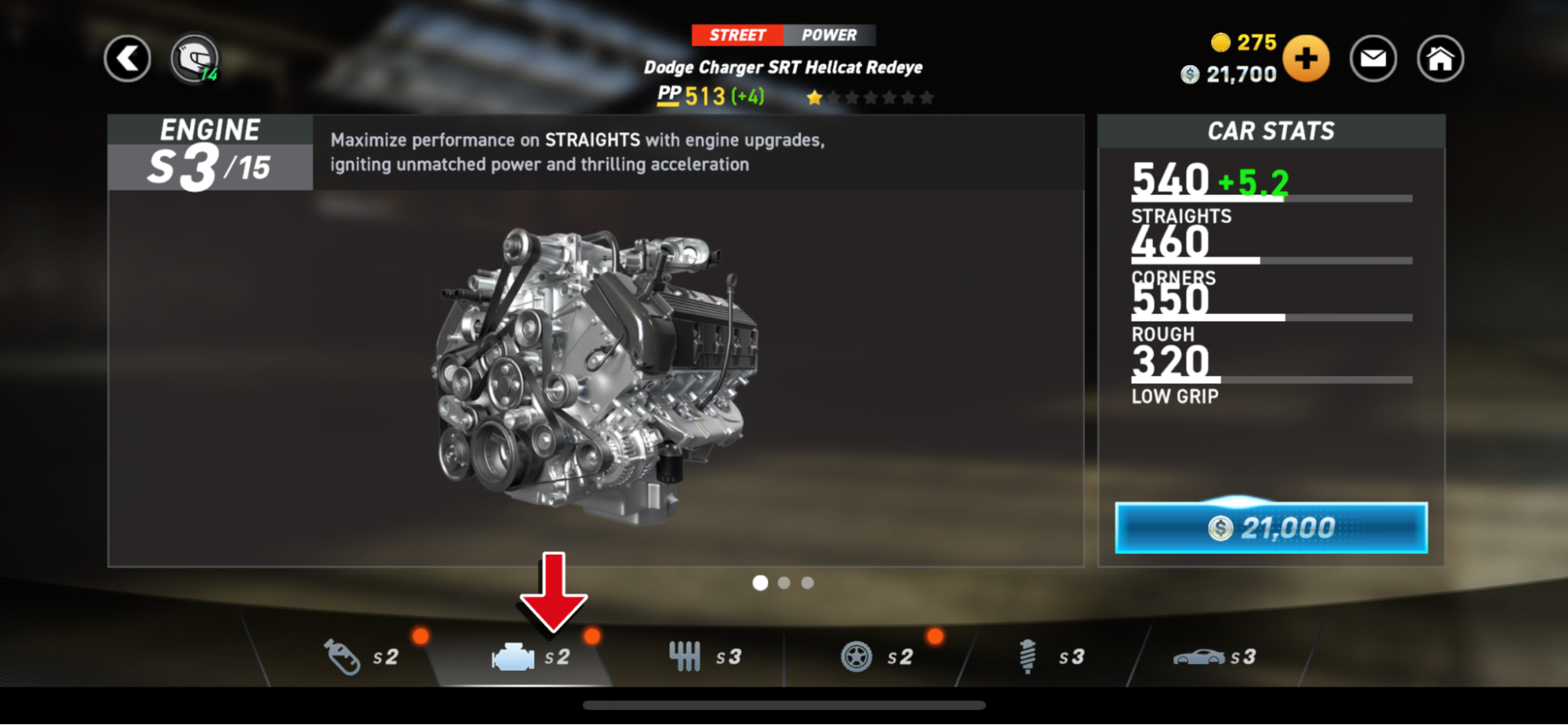View the second engine upgrade page
Screen dimensions: 1568x725
pyautogui.click(x=784, y=582)
